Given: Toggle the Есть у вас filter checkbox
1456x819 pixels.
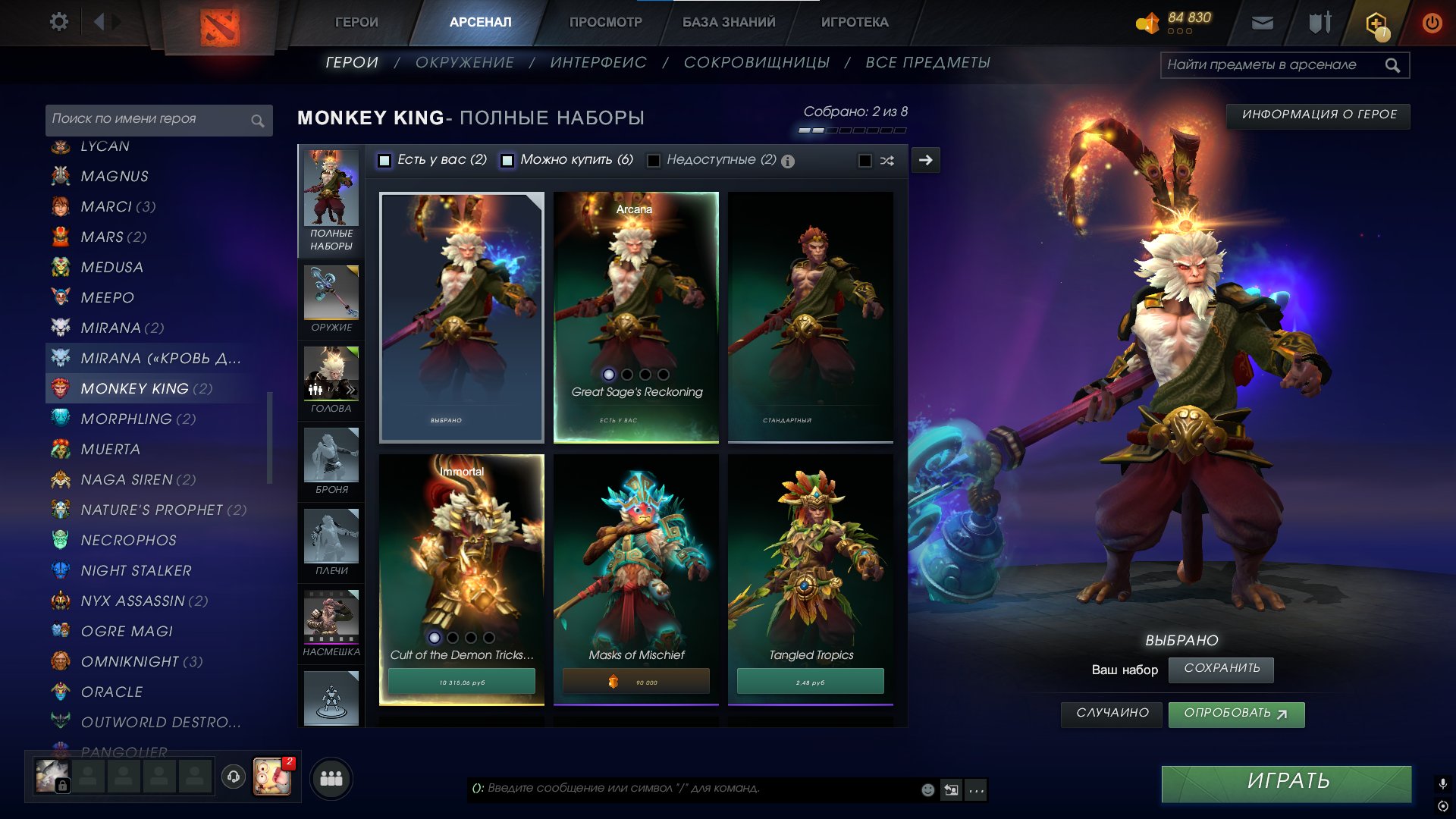Looking at the screenshot, I should click(385, 161).
